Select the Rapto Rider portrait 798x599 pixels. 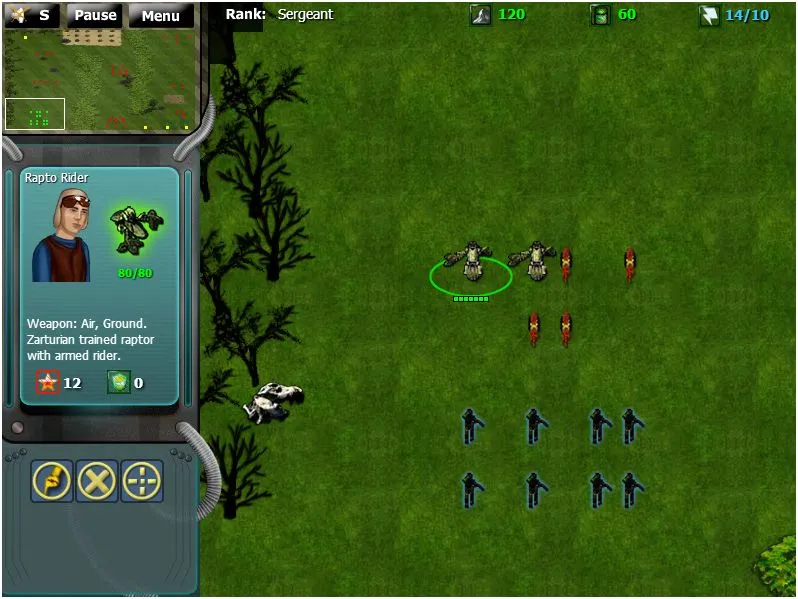(62, 235)
